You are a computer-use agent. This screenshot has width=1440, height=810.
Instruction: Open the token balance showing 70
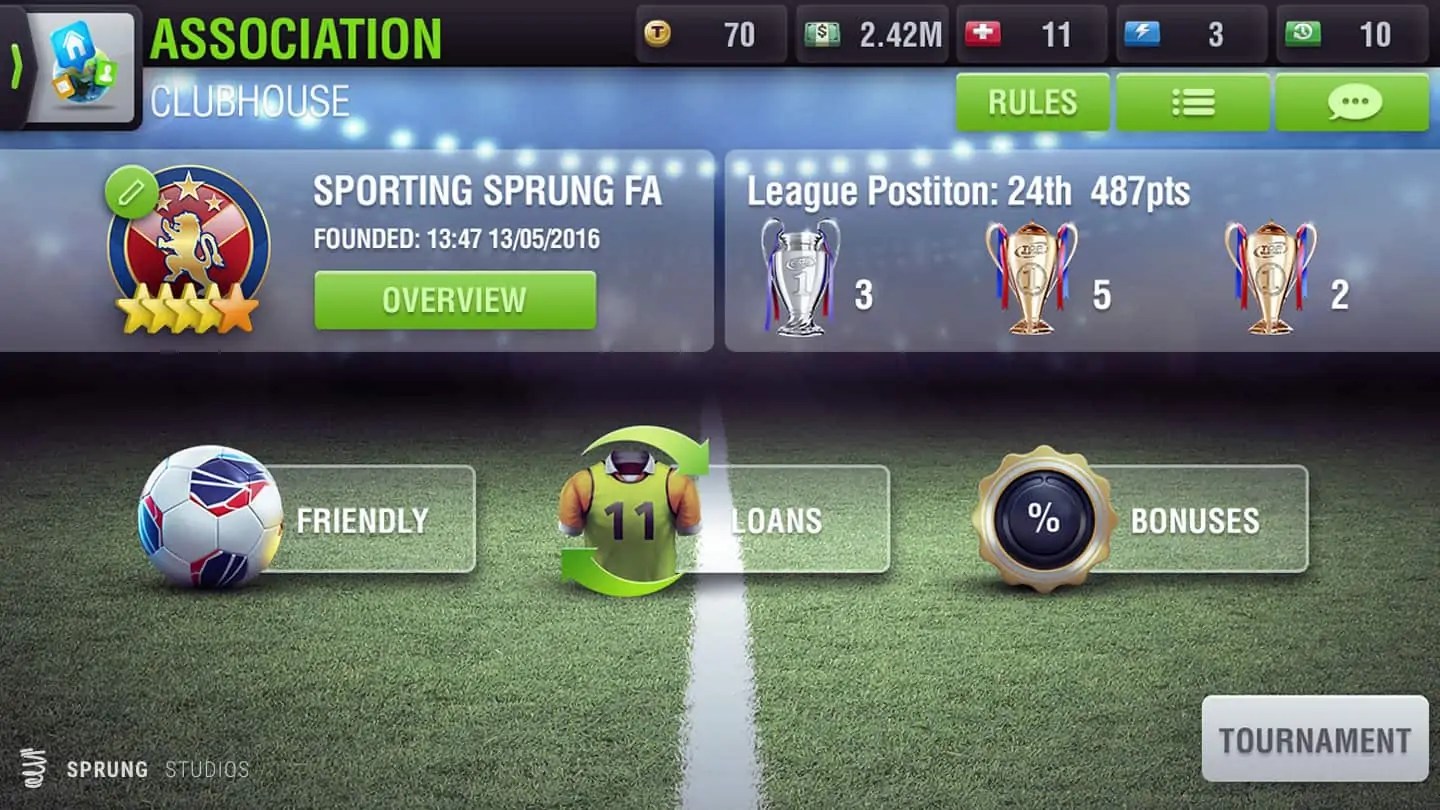click(x=710, y=35)
